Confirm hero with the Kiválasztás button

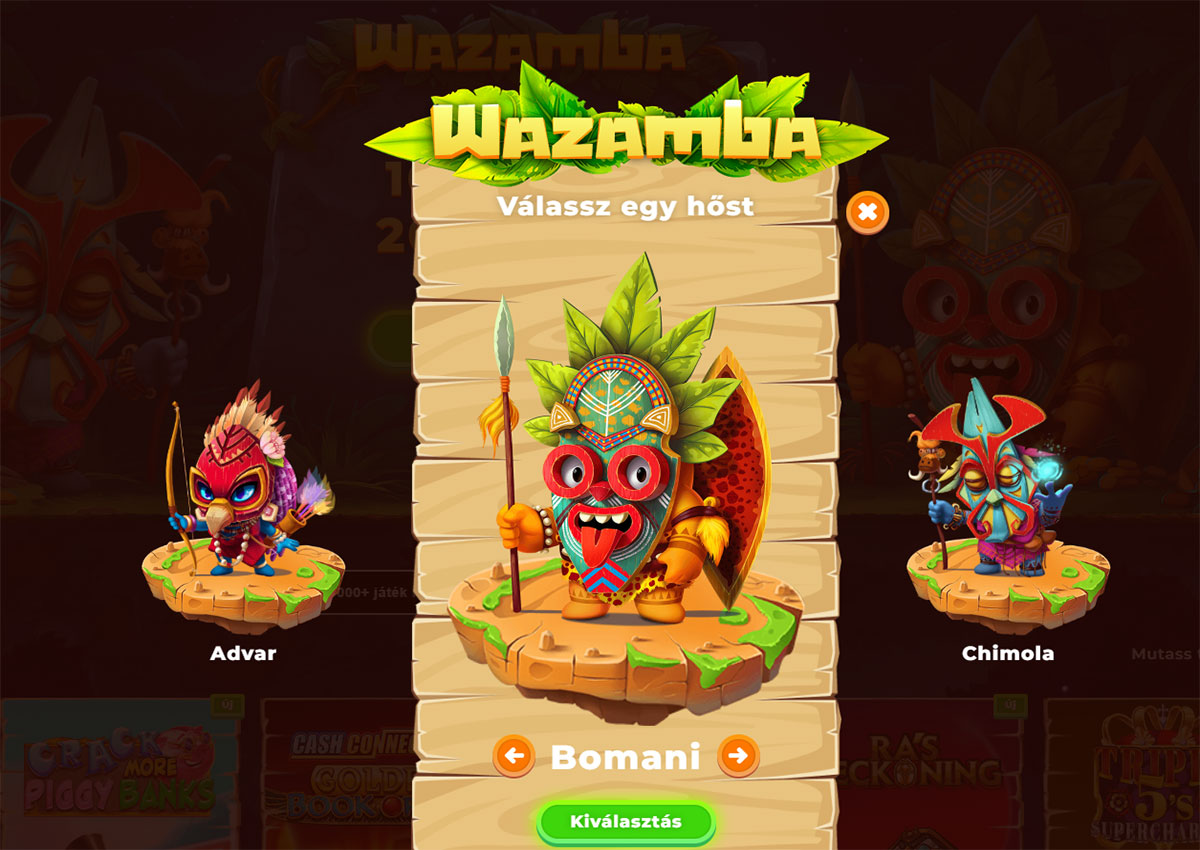(x=626, y=822)
